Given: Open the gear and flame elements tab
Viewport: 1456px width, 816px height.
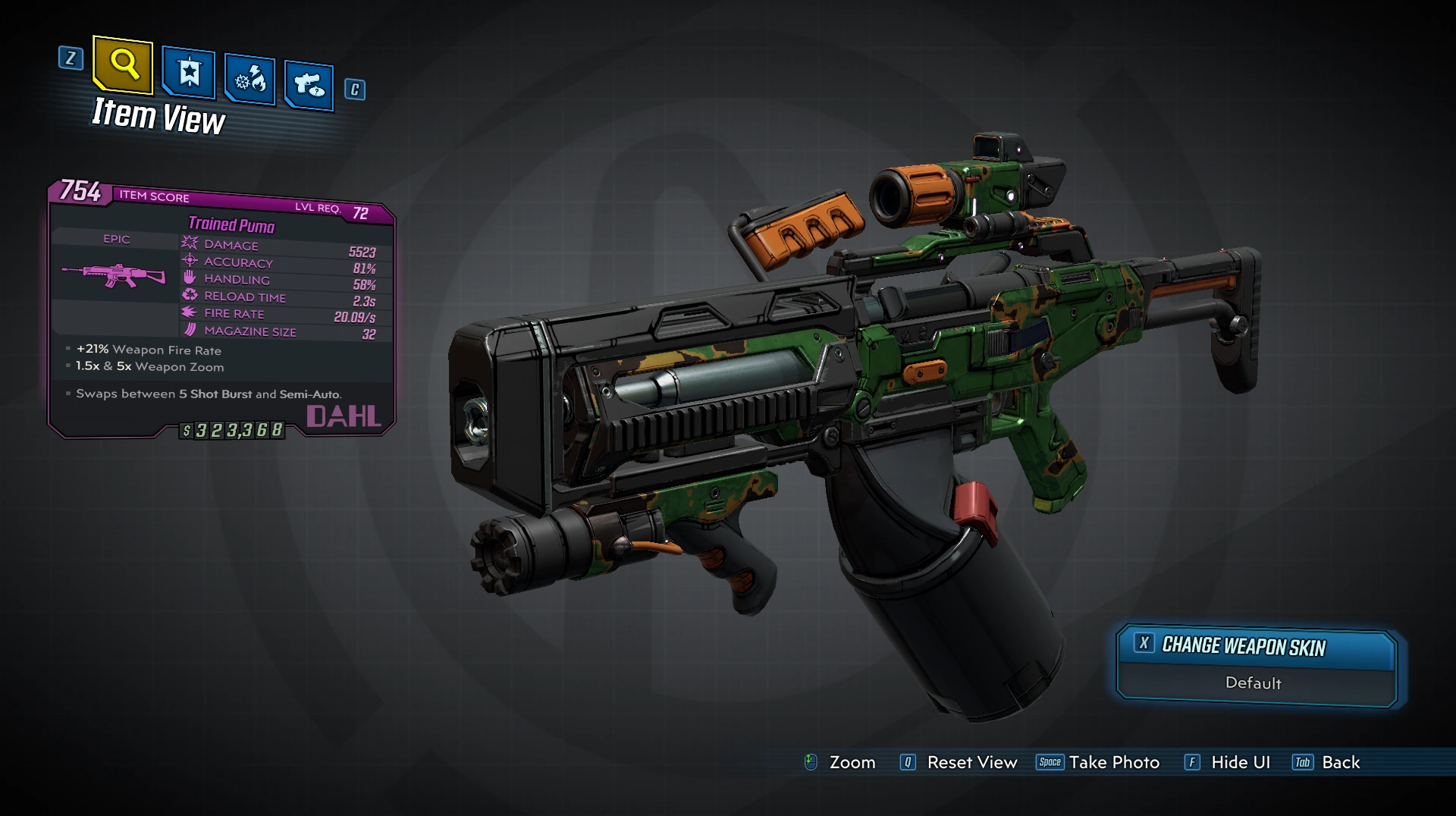Looking at the screenshot, I should pyautogui.click(x=249, y=79).
